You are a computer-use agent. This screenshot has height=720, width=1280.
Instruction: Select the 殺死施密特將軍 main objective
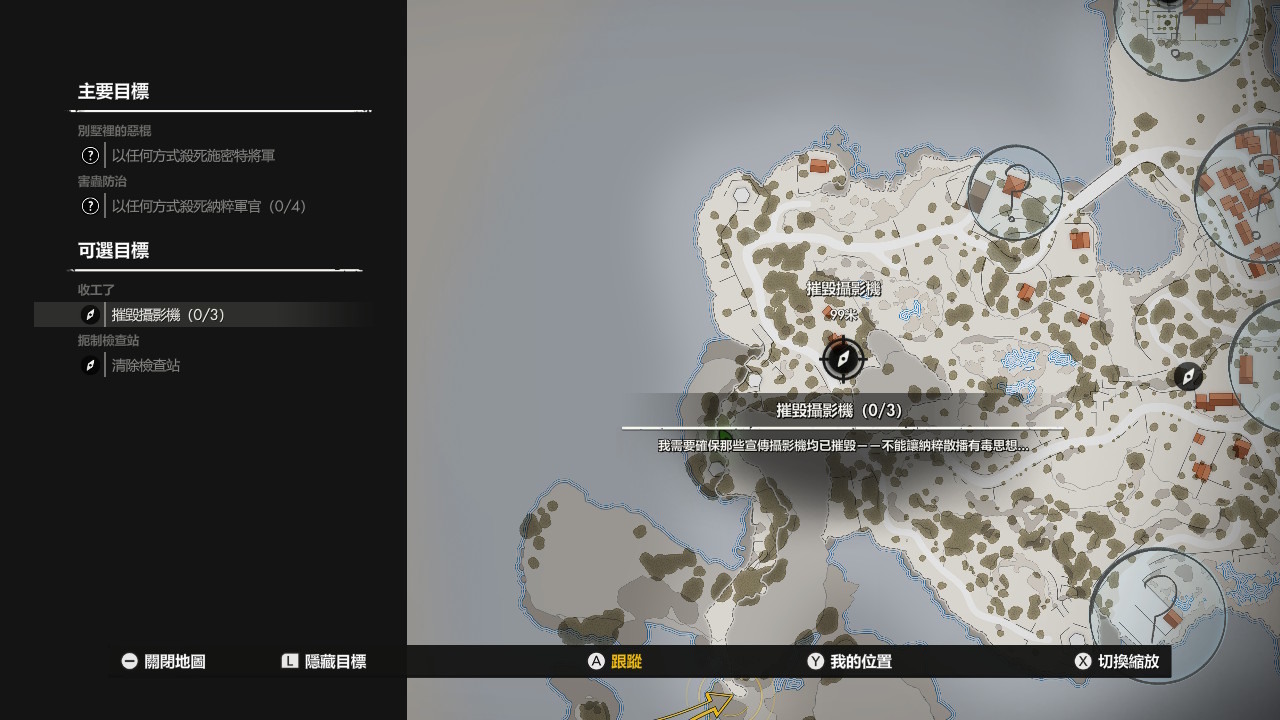click(193, 156)
